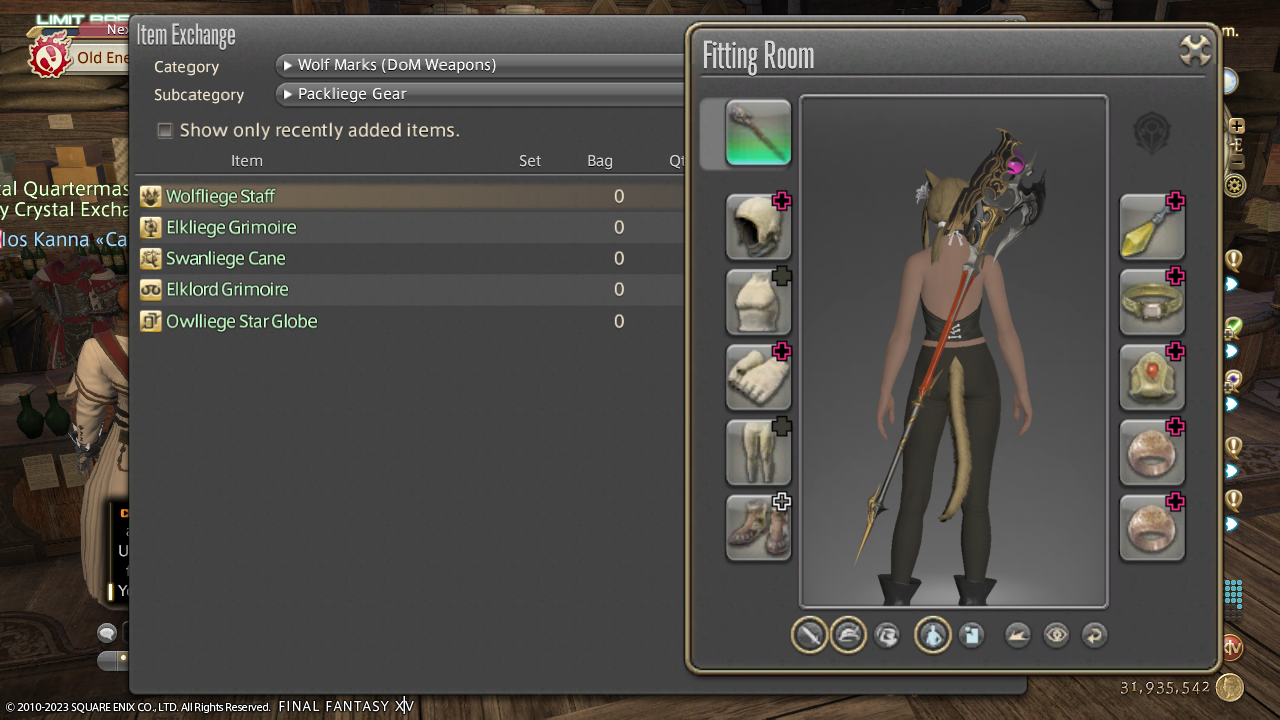Open the Packliege Gear subcategory dropdown

(480, 94)
